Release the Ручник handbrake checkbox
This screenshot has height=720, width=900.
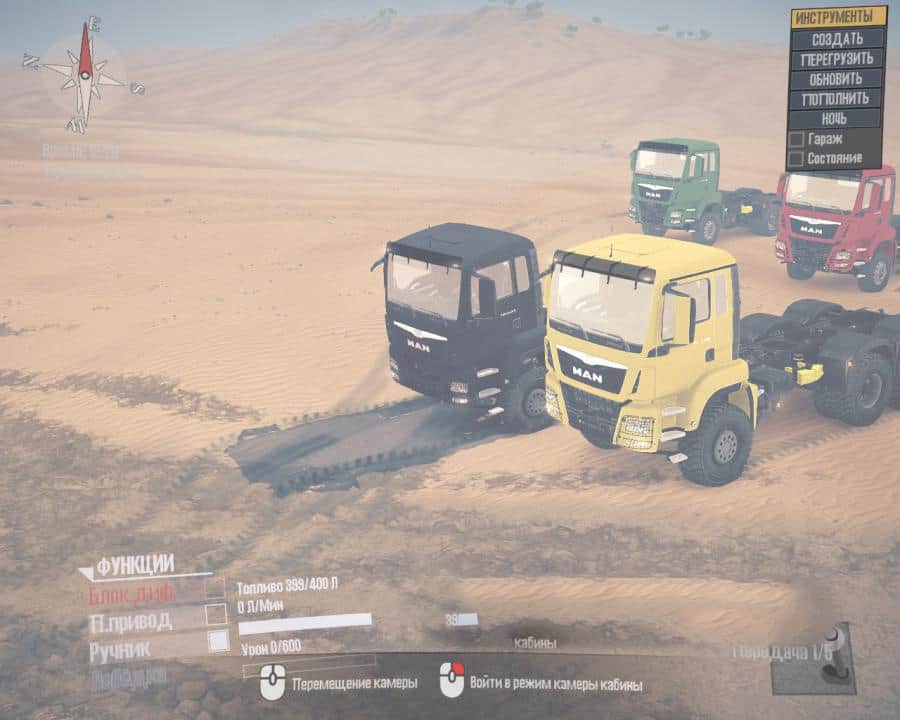point(218,642)
